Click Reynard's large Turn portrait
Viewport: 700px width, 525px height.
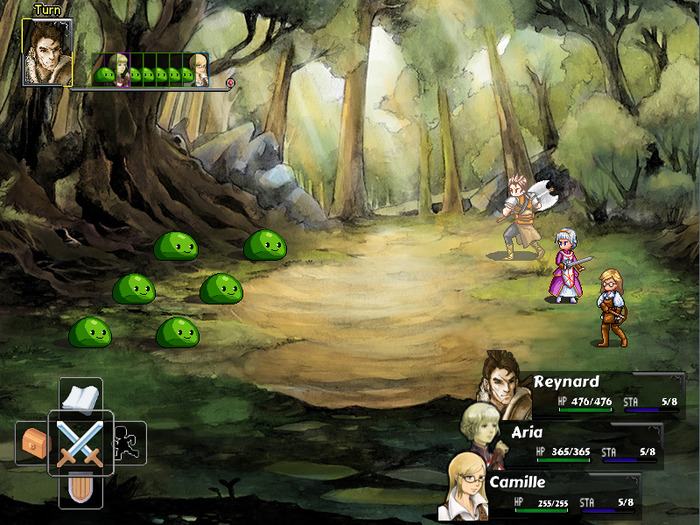pos(47,52)
